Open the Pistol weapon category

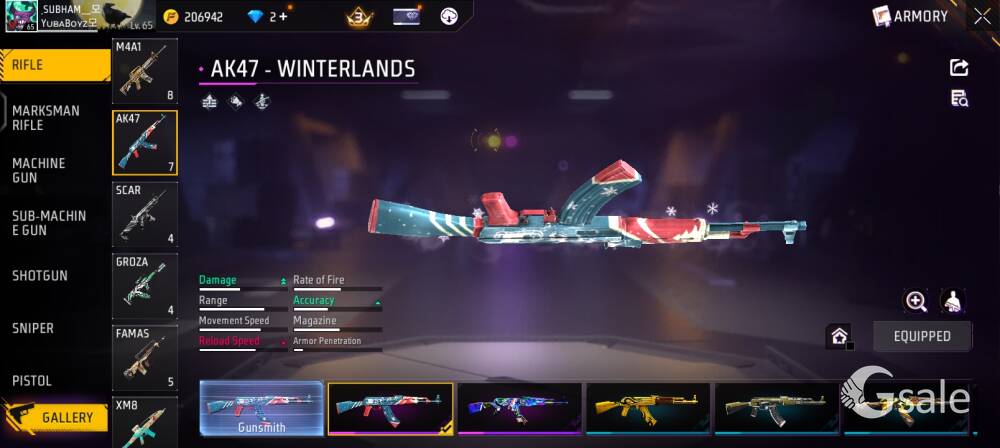(32, 381)
